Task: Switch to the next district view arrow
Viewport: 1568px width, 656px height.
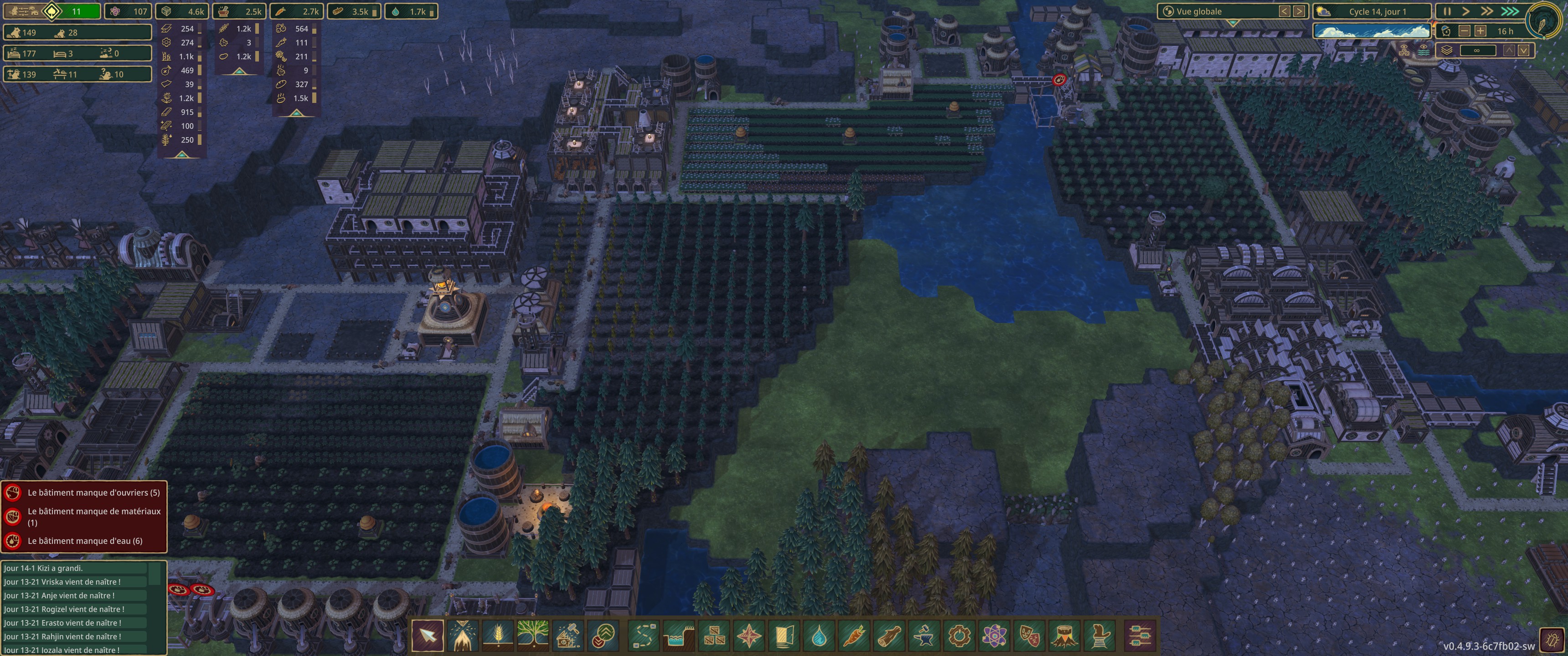Action: (x=1299, y=11)
